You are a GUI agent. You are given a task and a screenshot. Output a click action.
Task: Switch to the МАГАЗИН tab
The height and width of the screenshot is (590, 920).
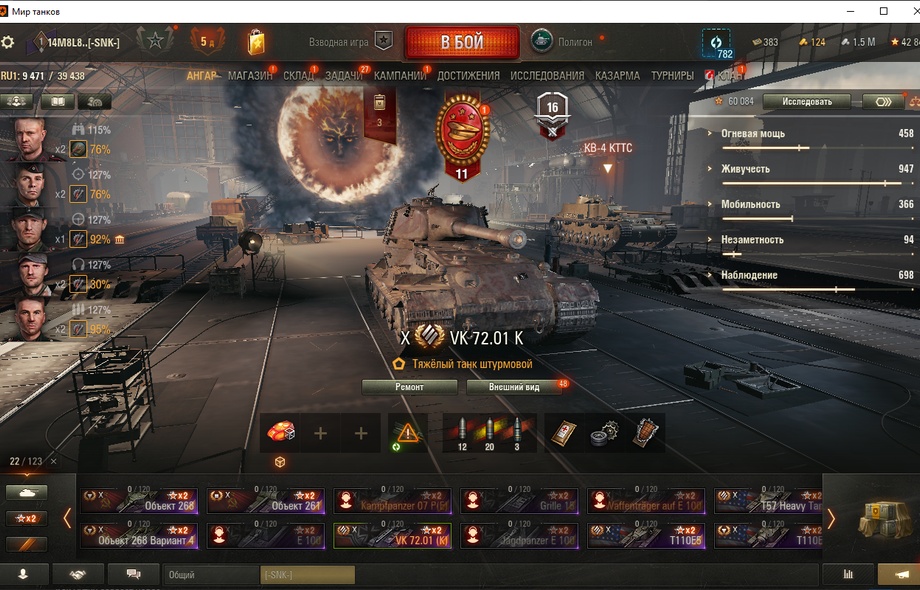(249, 76)
